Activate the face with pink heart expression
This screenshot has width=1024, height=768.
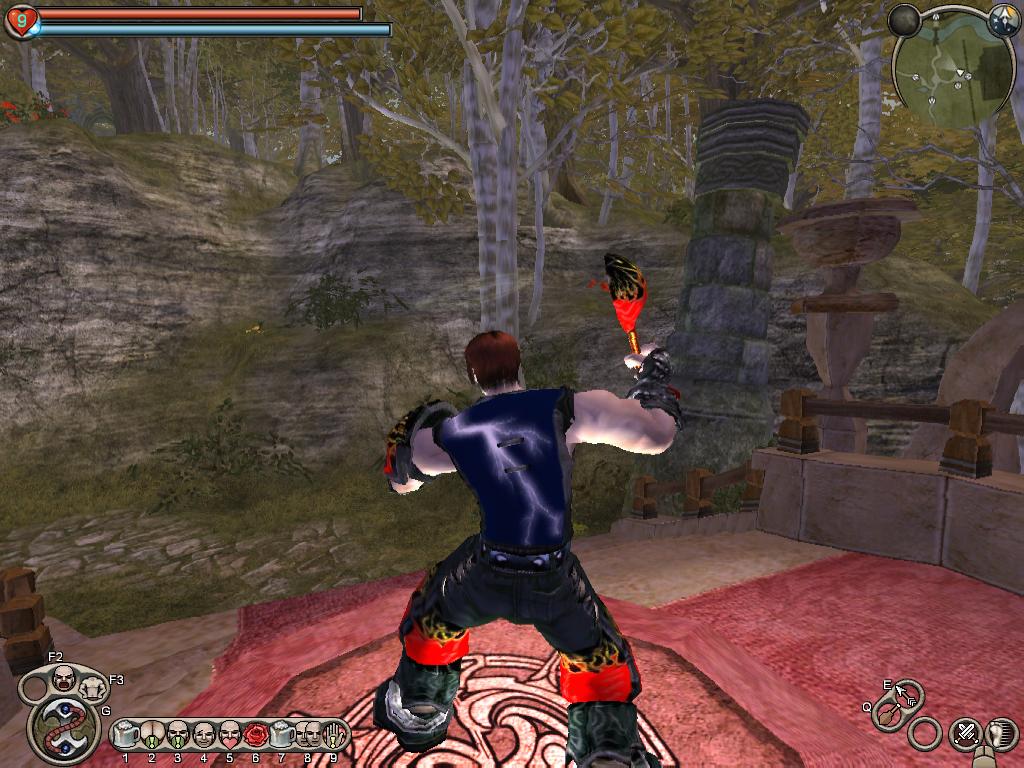(x=230, y=735)
